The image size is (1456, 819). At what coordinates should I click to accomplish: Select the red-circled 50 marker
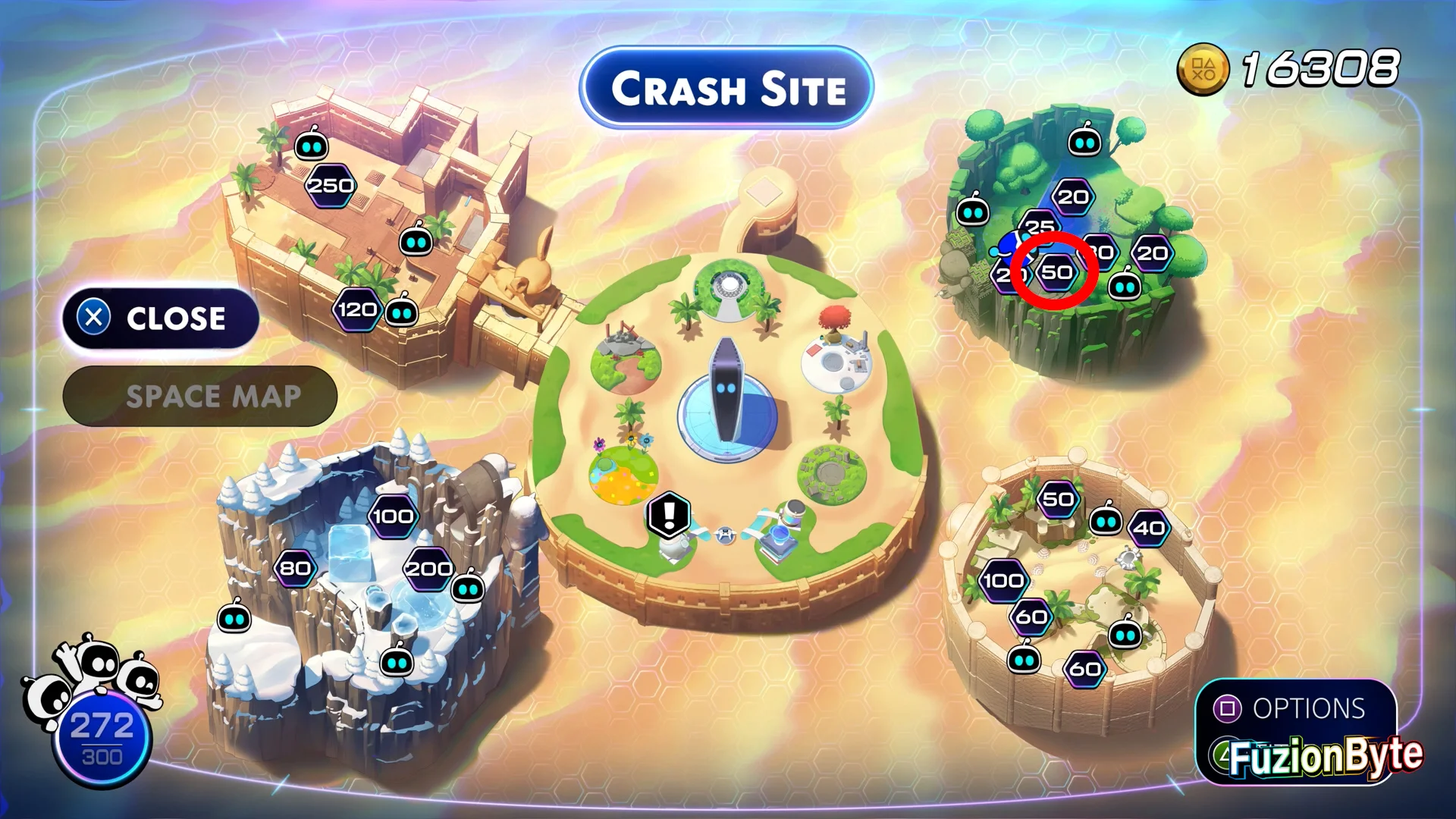point(1056,271)
